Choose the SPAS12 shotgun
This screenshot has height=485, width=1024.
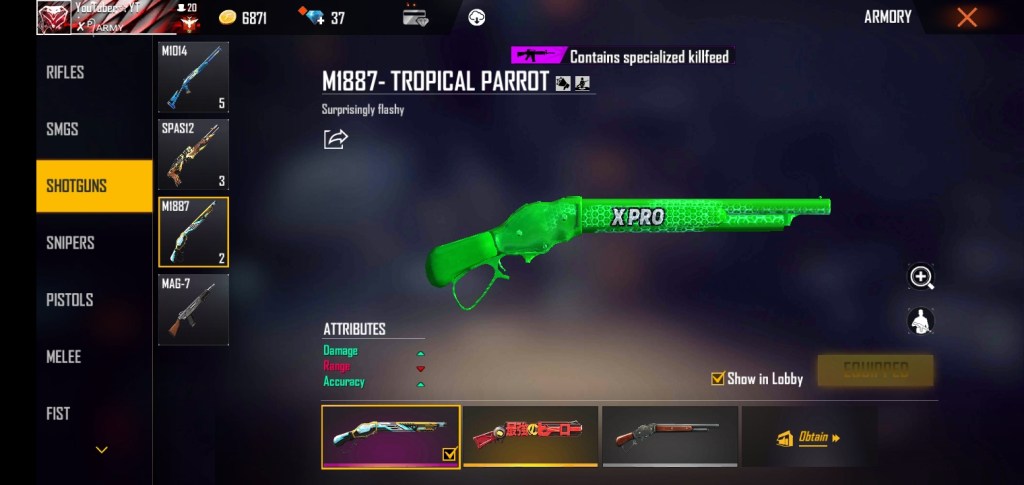194,154
